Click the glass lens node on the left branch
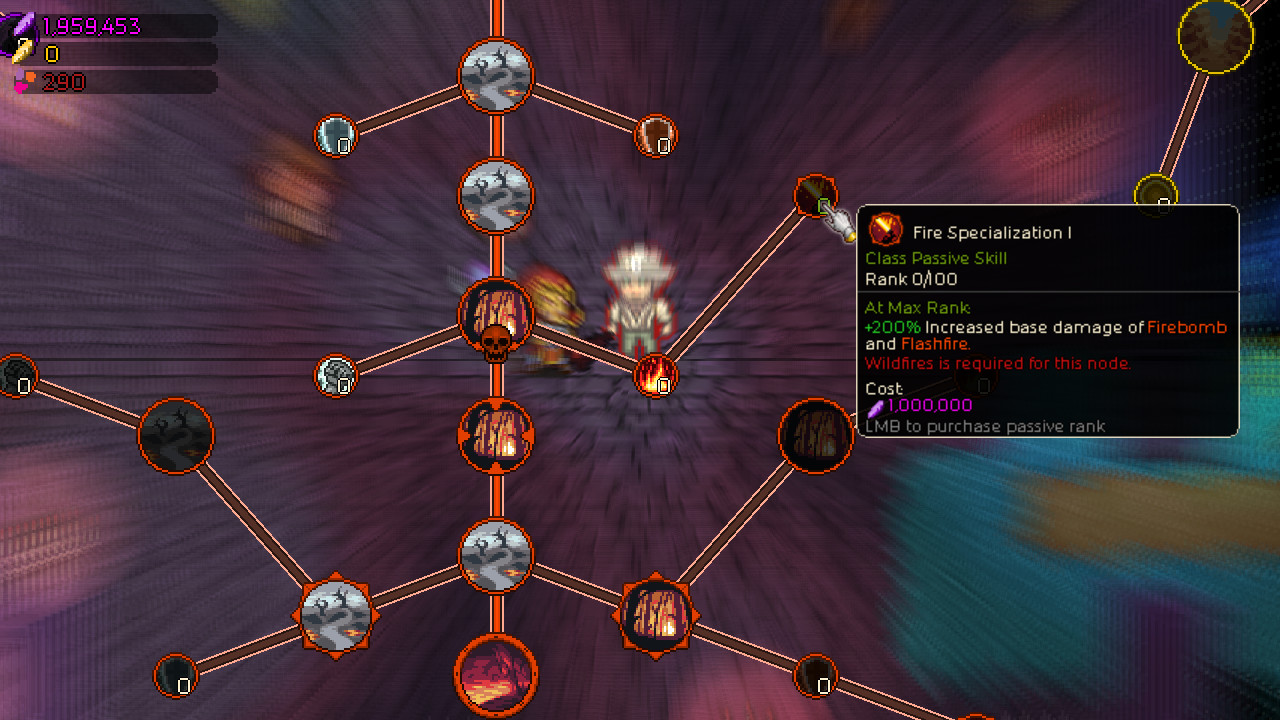Viewport: 1280px width, 720px height. [336, 135]
